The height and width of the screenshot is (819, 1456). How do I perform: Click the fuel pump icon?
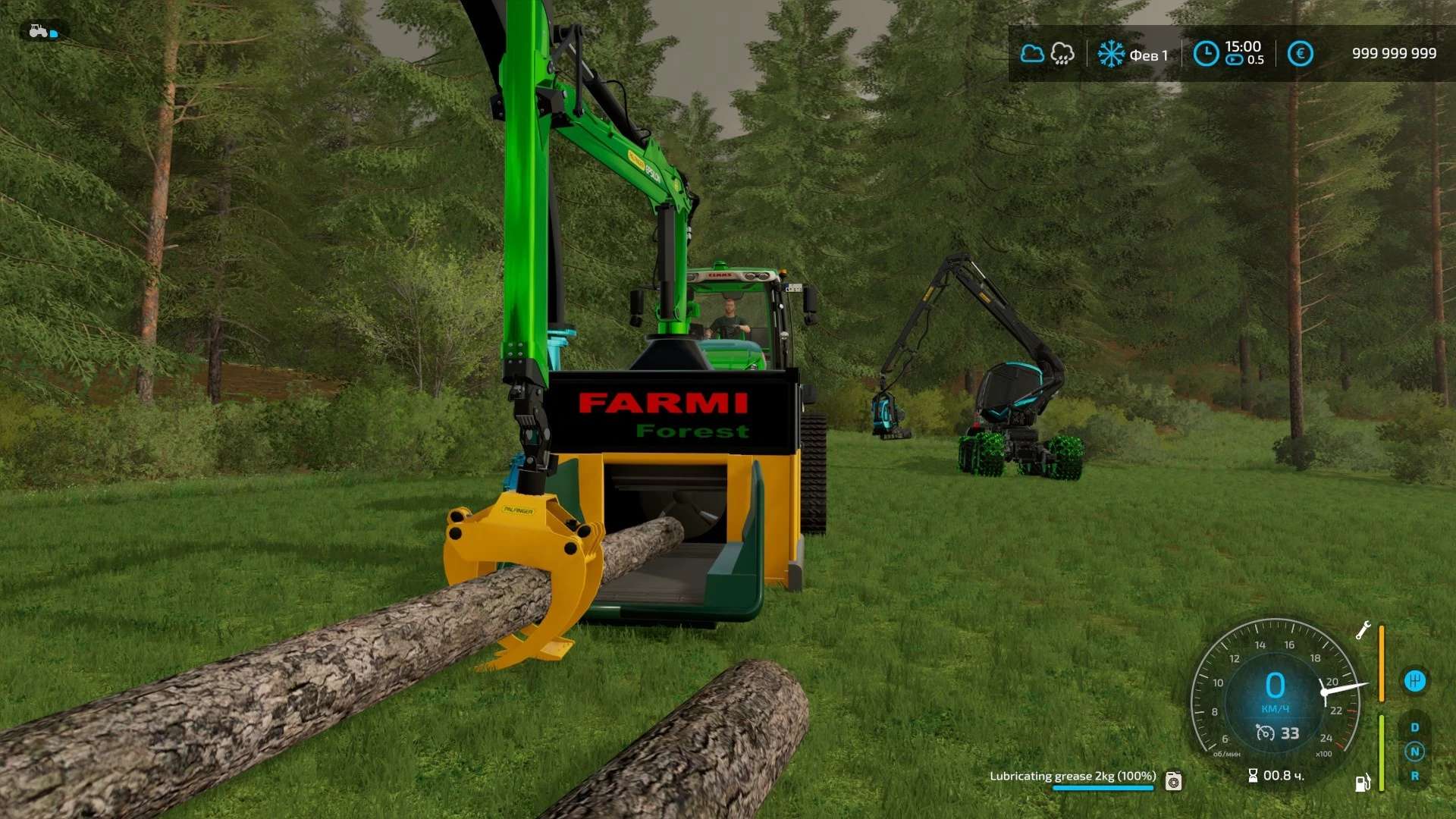coord(1363,783)
